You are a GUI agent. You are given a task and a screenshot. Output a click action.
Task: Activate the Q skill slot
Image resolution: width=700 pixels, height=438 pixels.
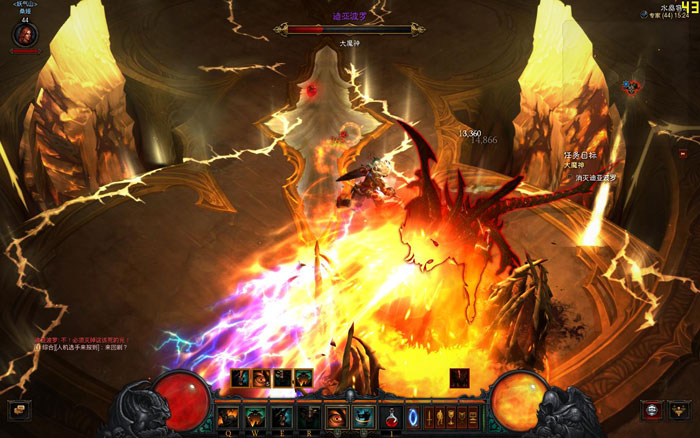[x=230, y=416]
